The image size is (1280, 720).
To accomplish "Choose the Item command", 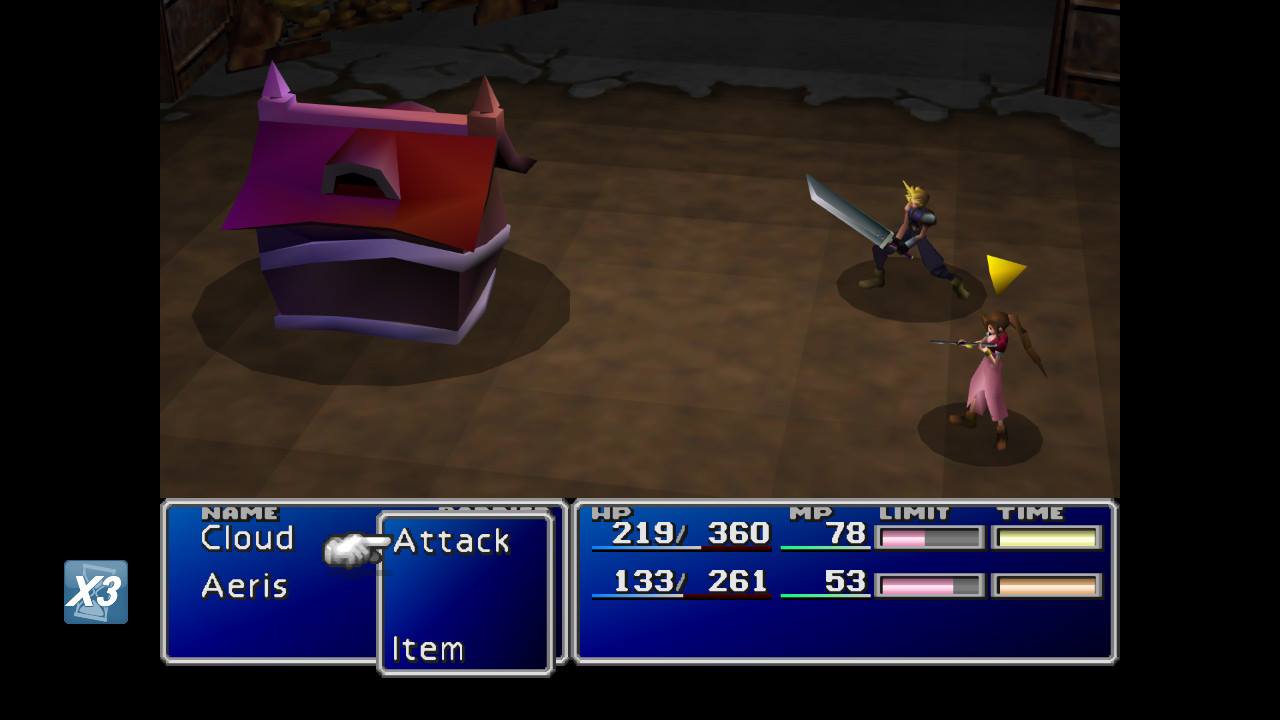I will 428,649.
